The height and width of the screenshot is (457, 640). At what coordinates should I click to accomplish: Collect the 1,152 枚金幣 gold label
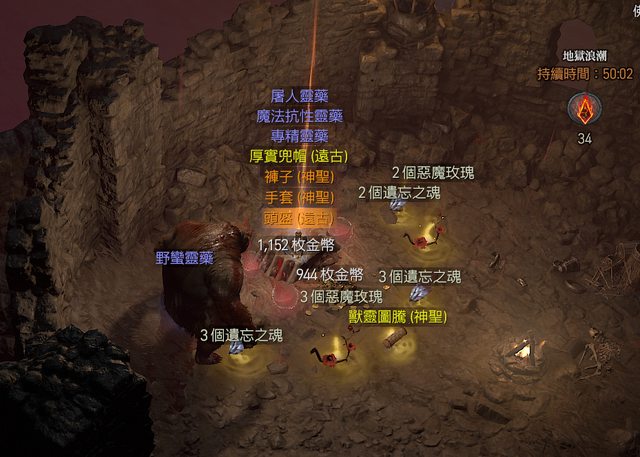pos(296,244)
